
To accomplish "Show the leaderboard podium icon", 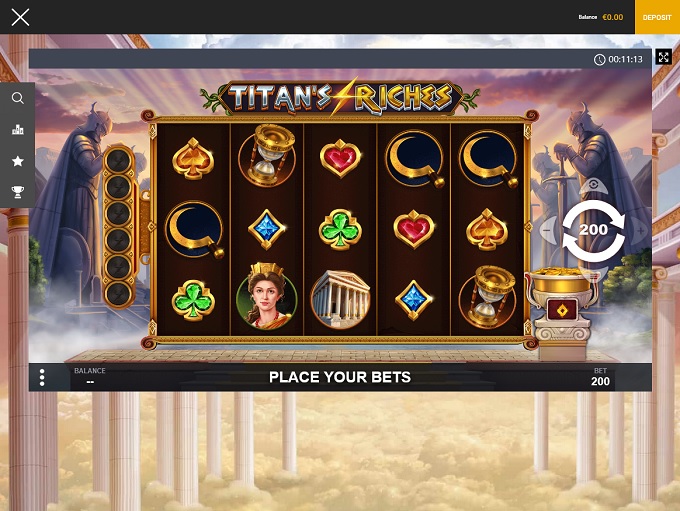I will coord(18,129).
